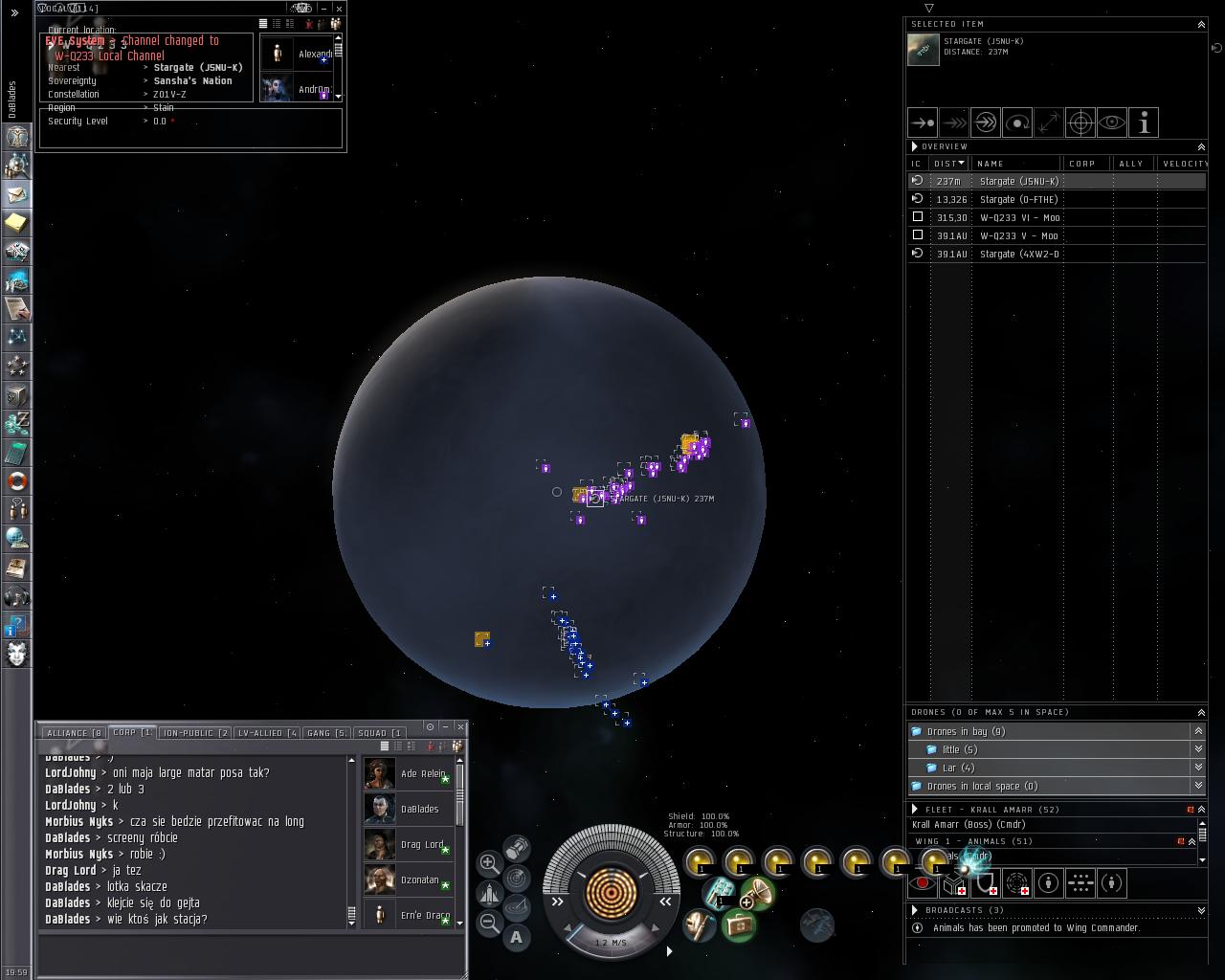Click the Approach arrow-and-dot action button

pos(923,122)
